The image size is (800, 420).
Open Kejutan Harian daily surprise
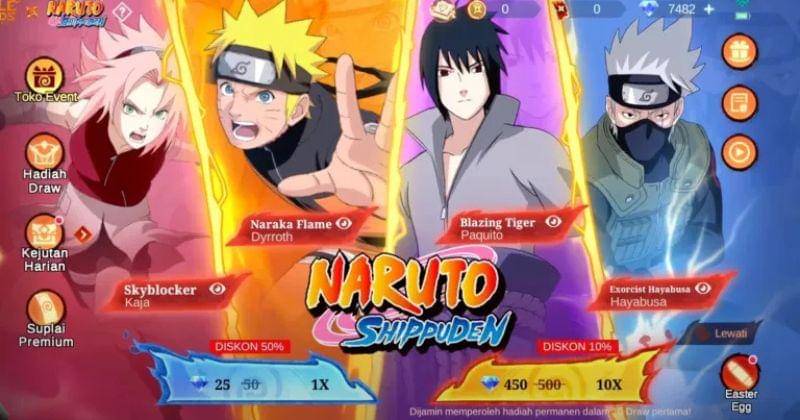pyautogui.click(x=44, y=233)
